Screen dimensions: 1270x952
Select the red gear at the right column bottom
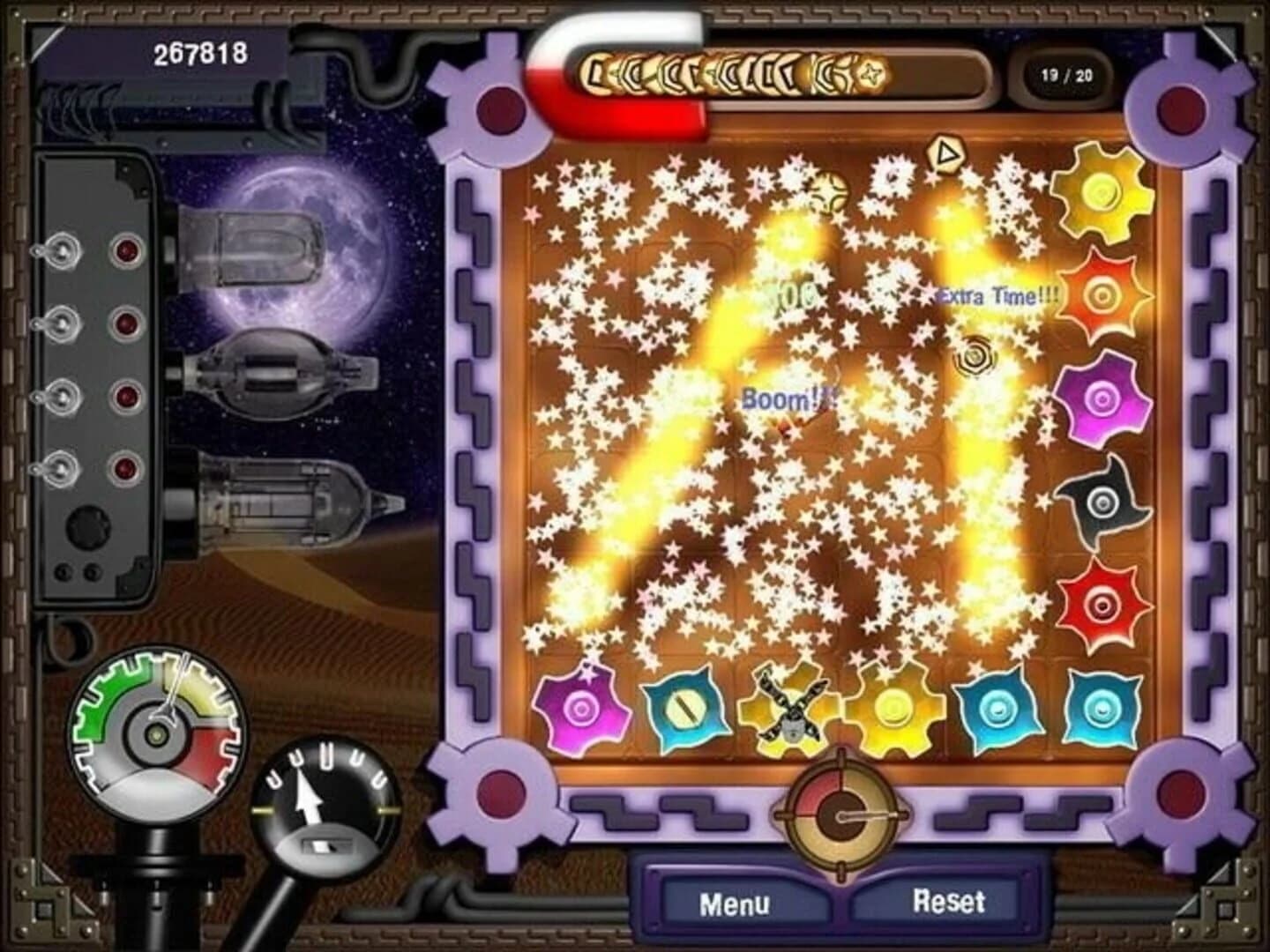[1101, 605]
